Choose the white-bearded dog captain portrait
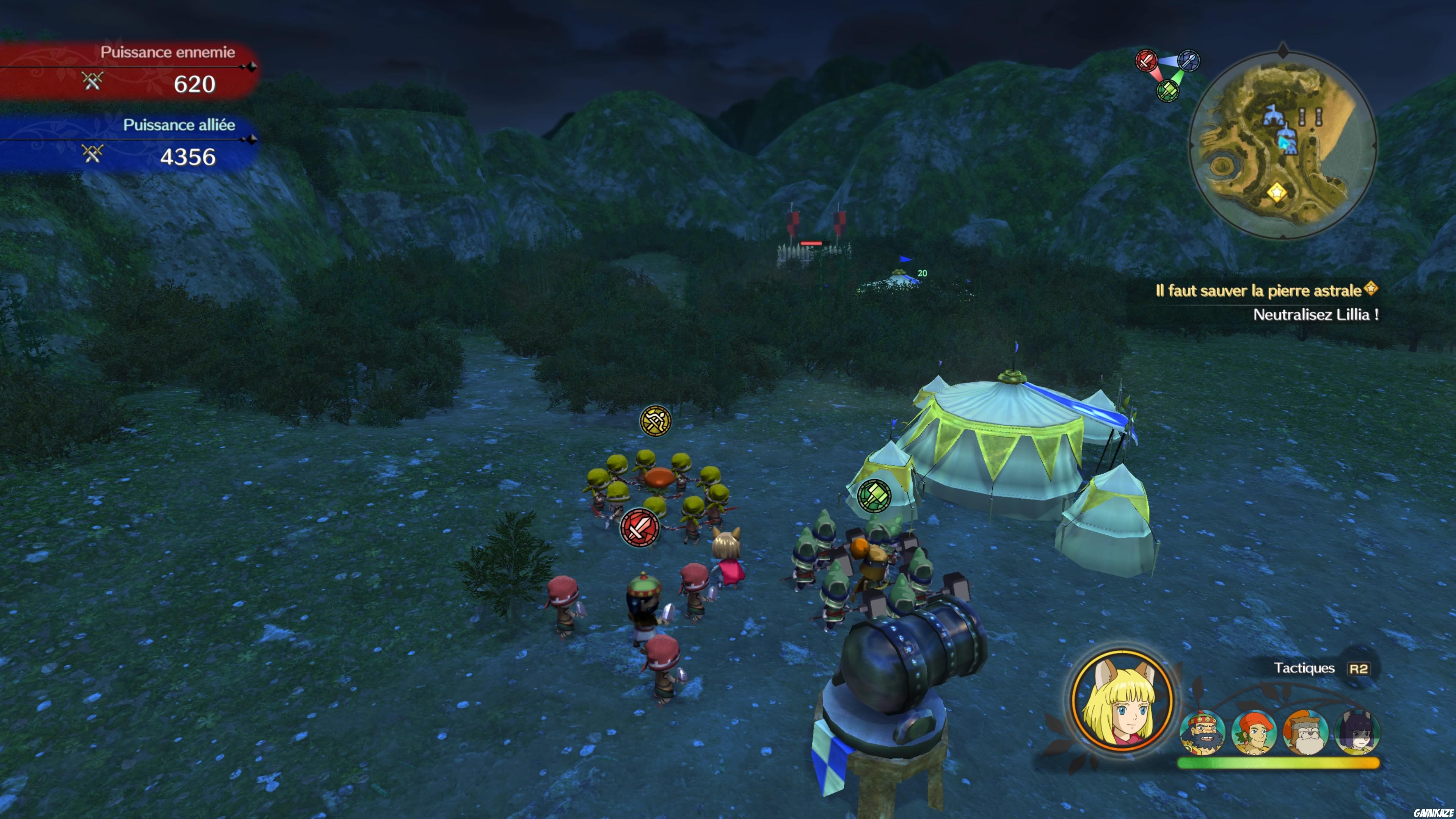This screenshot has height=819, width=1456. (1305, 733)
